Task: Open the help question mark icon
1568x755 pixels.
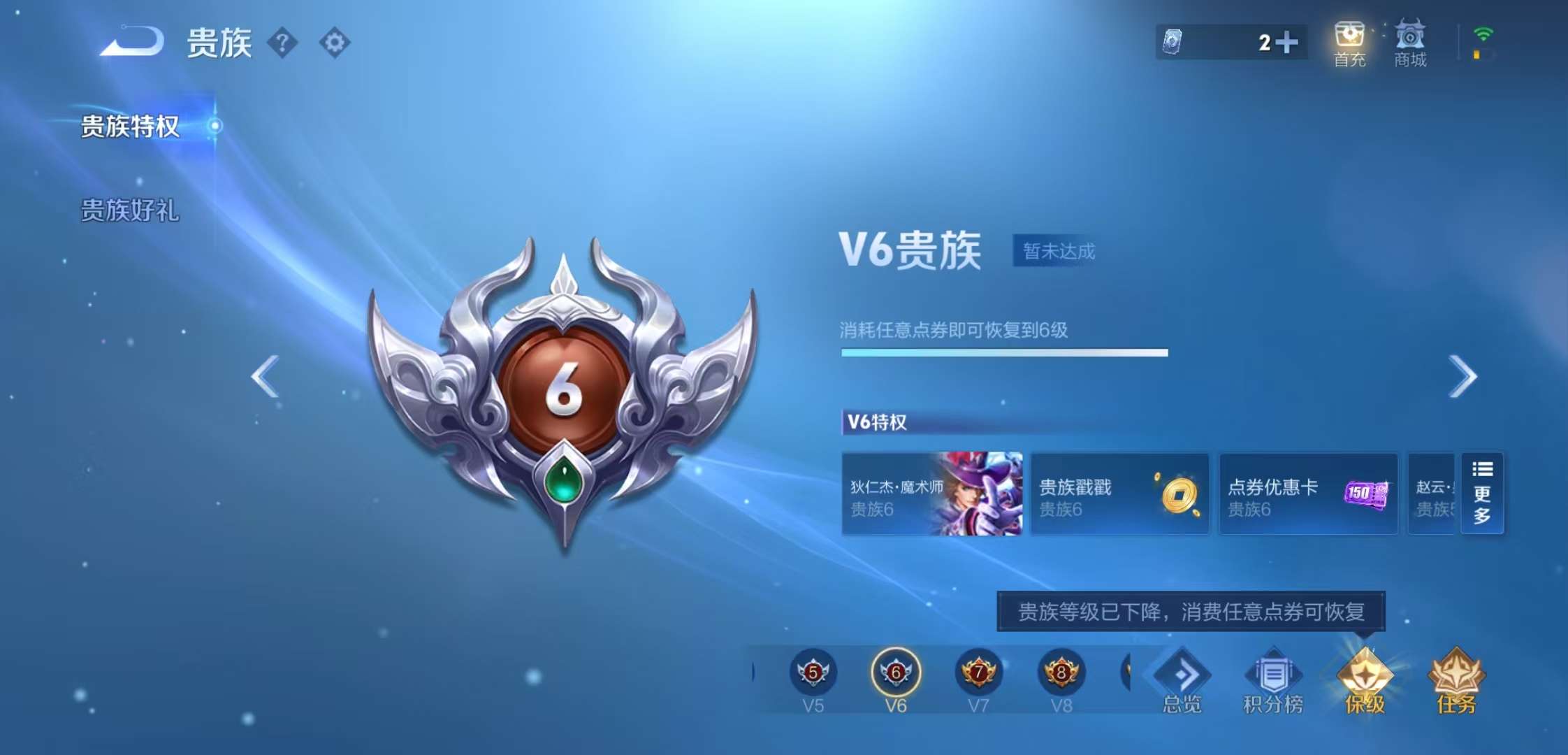Action: (x=282, y=43)
